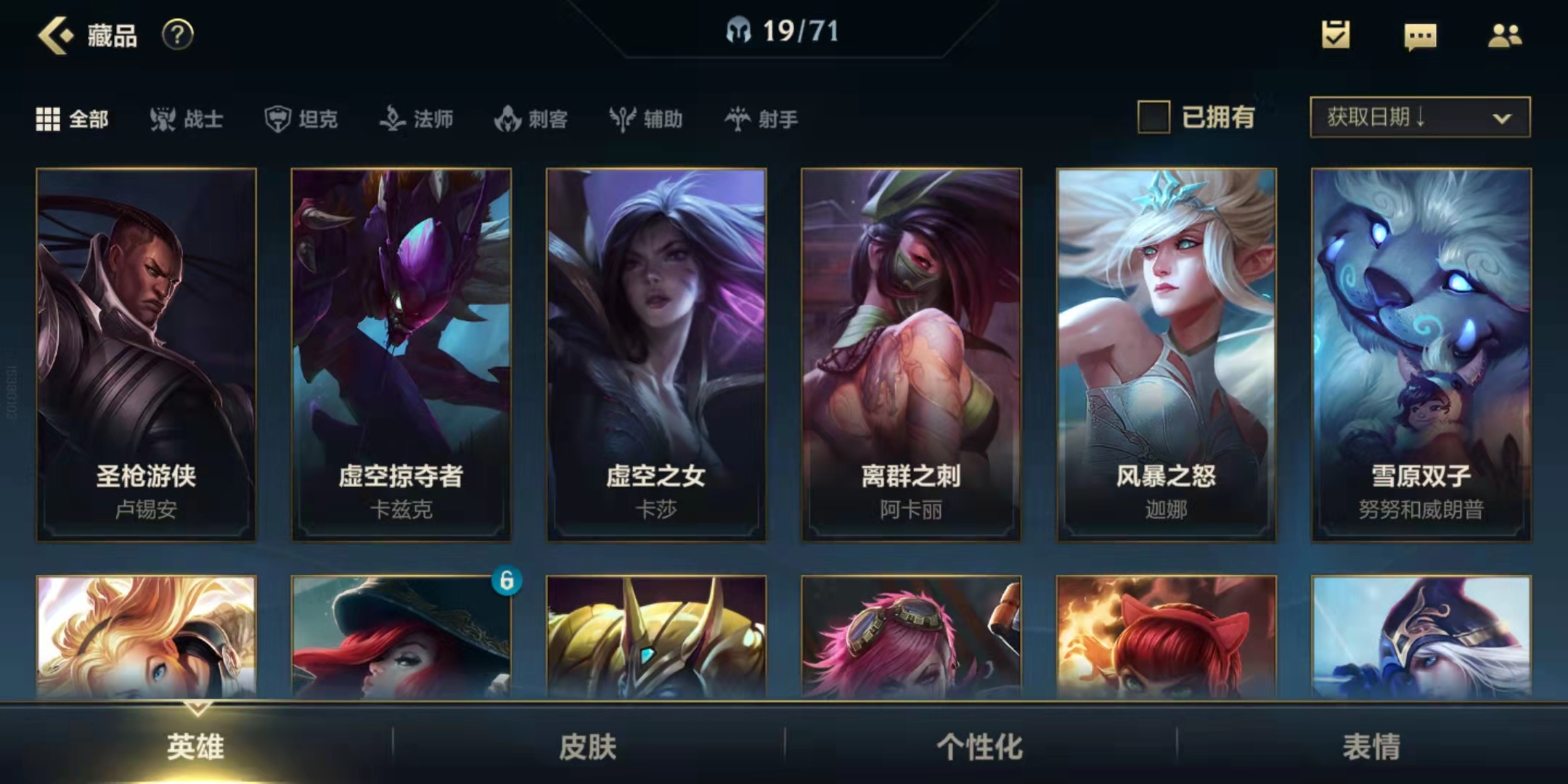This screenshot has width=1568, height=784.
Task: Filter champions by 辅助 support role
Action: pyautogui.click(x=646, y=119)
